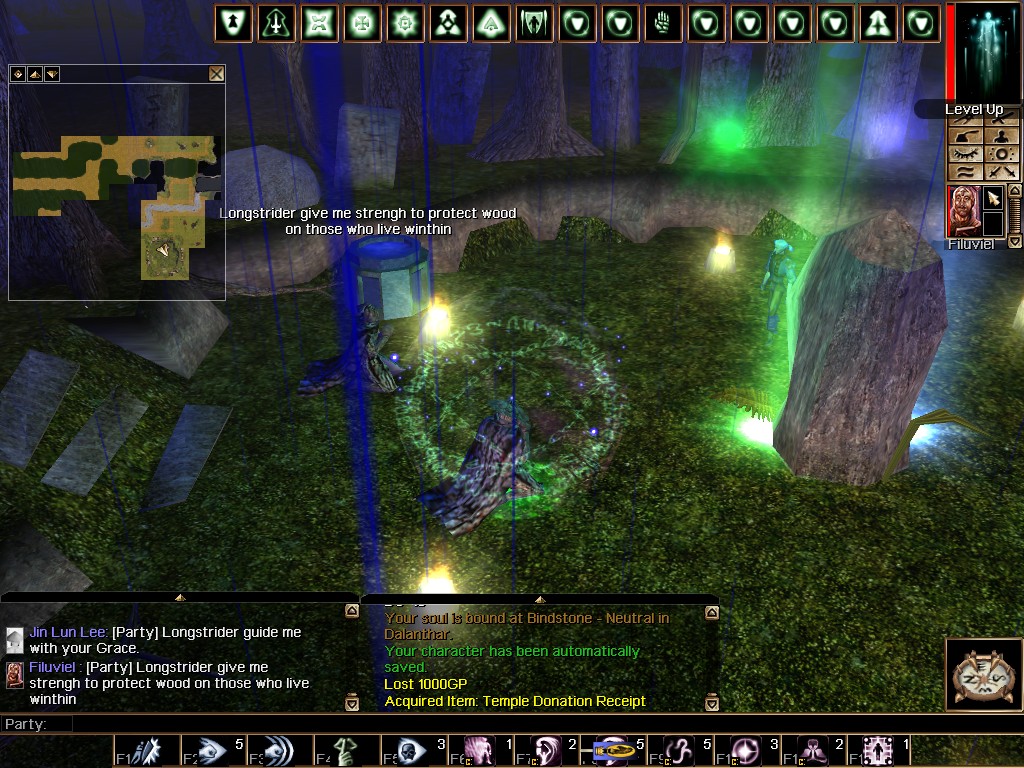Use the F1 quickslot ability
This screenshot has height=768, width=1024.
coord(146,751)
